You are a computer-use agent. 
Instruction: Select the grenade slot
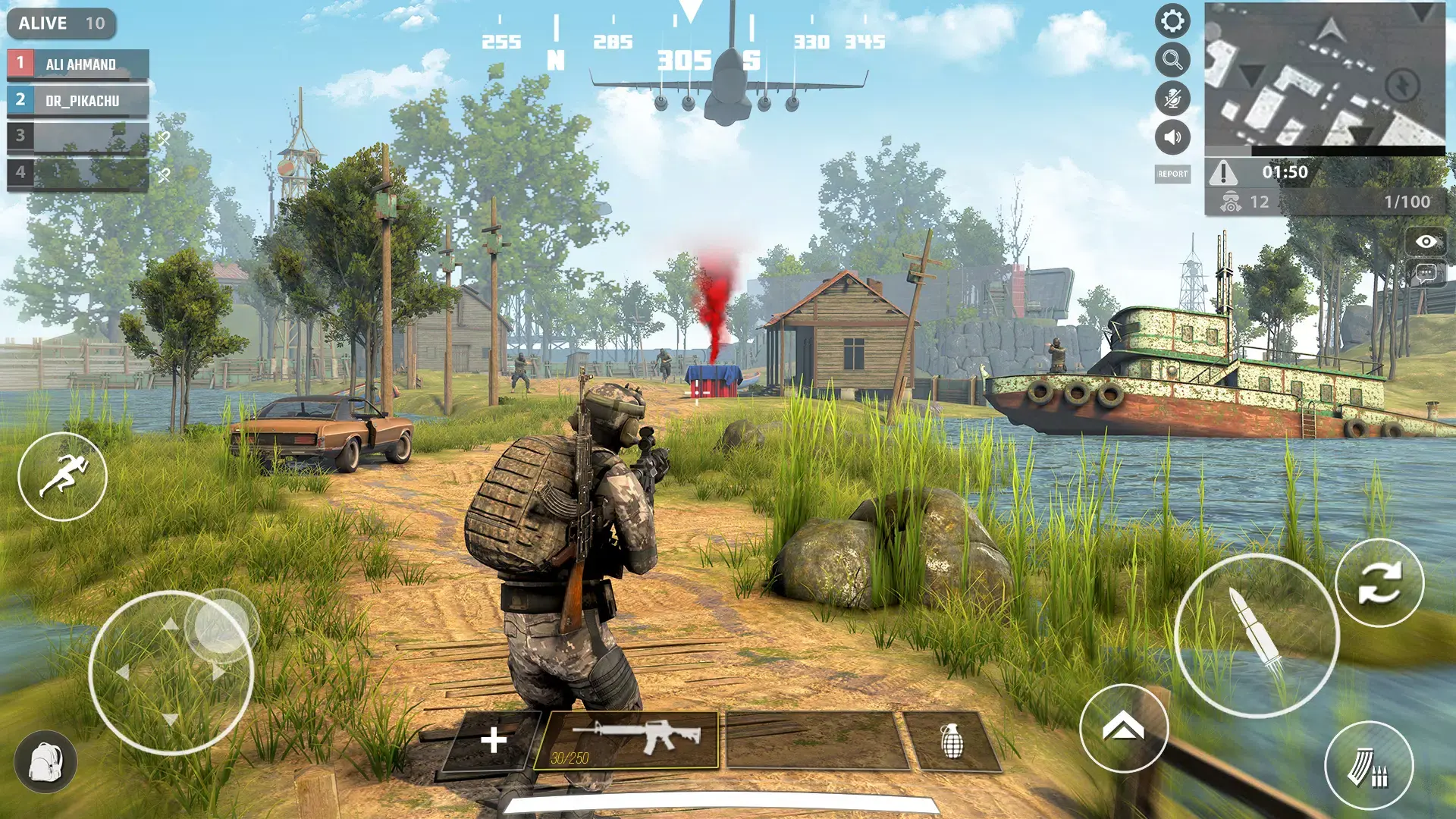click(952, 741)
